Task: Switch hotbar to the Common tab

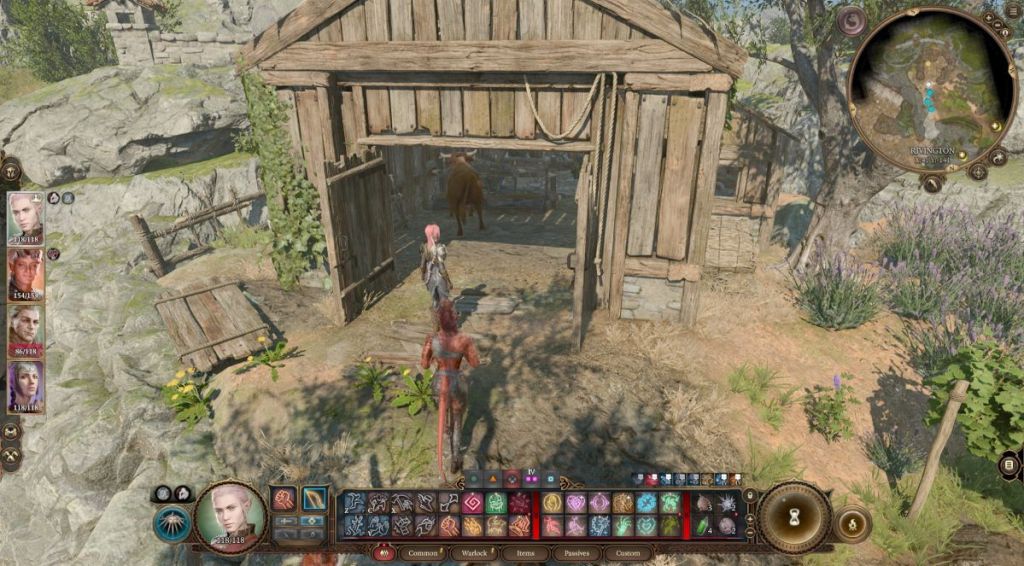Action: (x=422, y=552)
